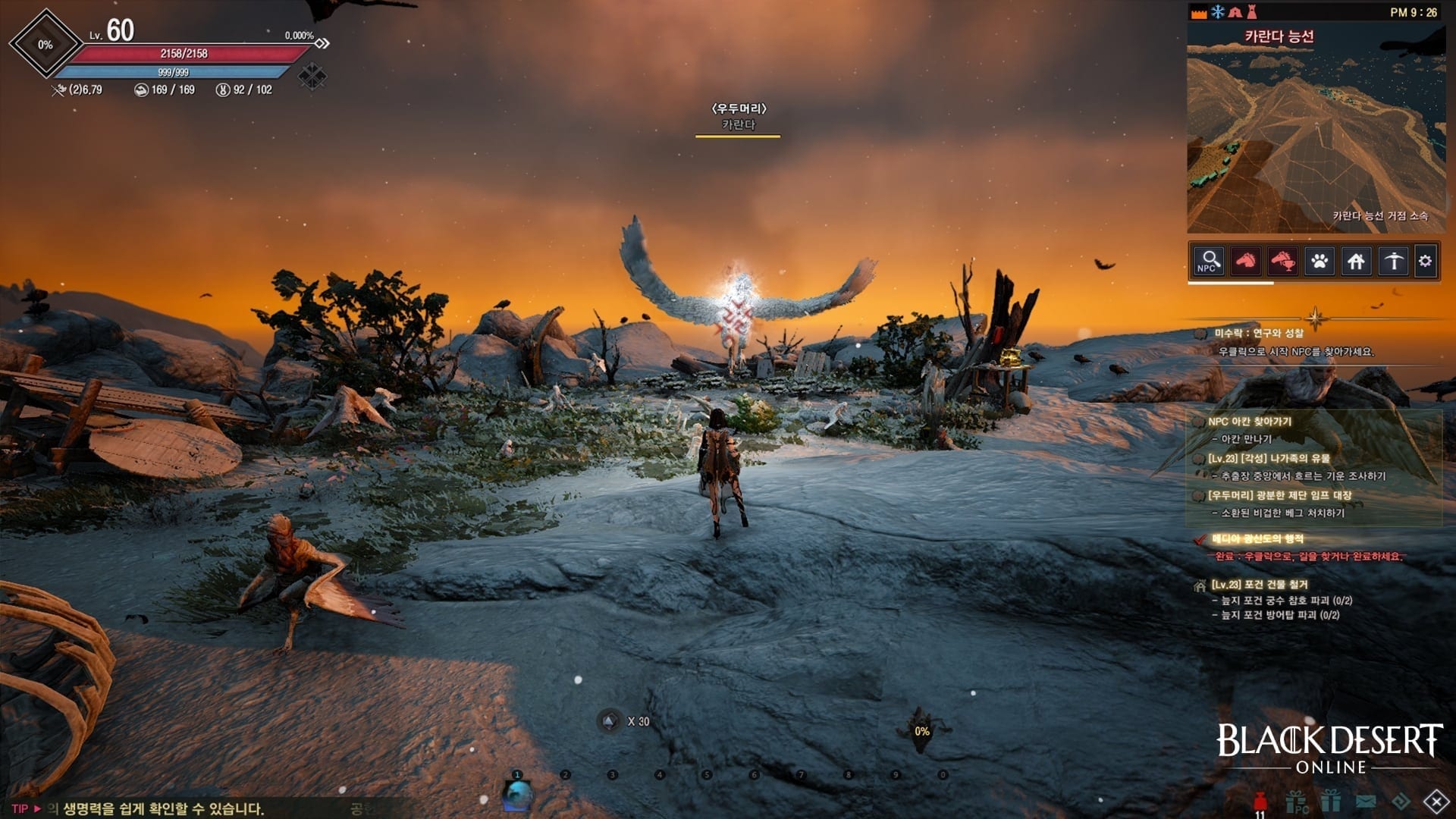This screenshot has width=1456, height=819.
Task: Open the pet paw icon
Action: coord(1319,262)
